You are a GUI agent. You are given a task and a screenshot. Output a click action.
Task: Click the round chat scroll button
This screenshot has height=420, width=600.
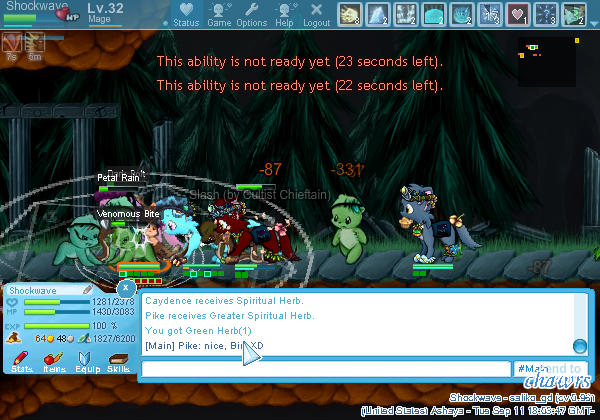(x=578, y=345)
